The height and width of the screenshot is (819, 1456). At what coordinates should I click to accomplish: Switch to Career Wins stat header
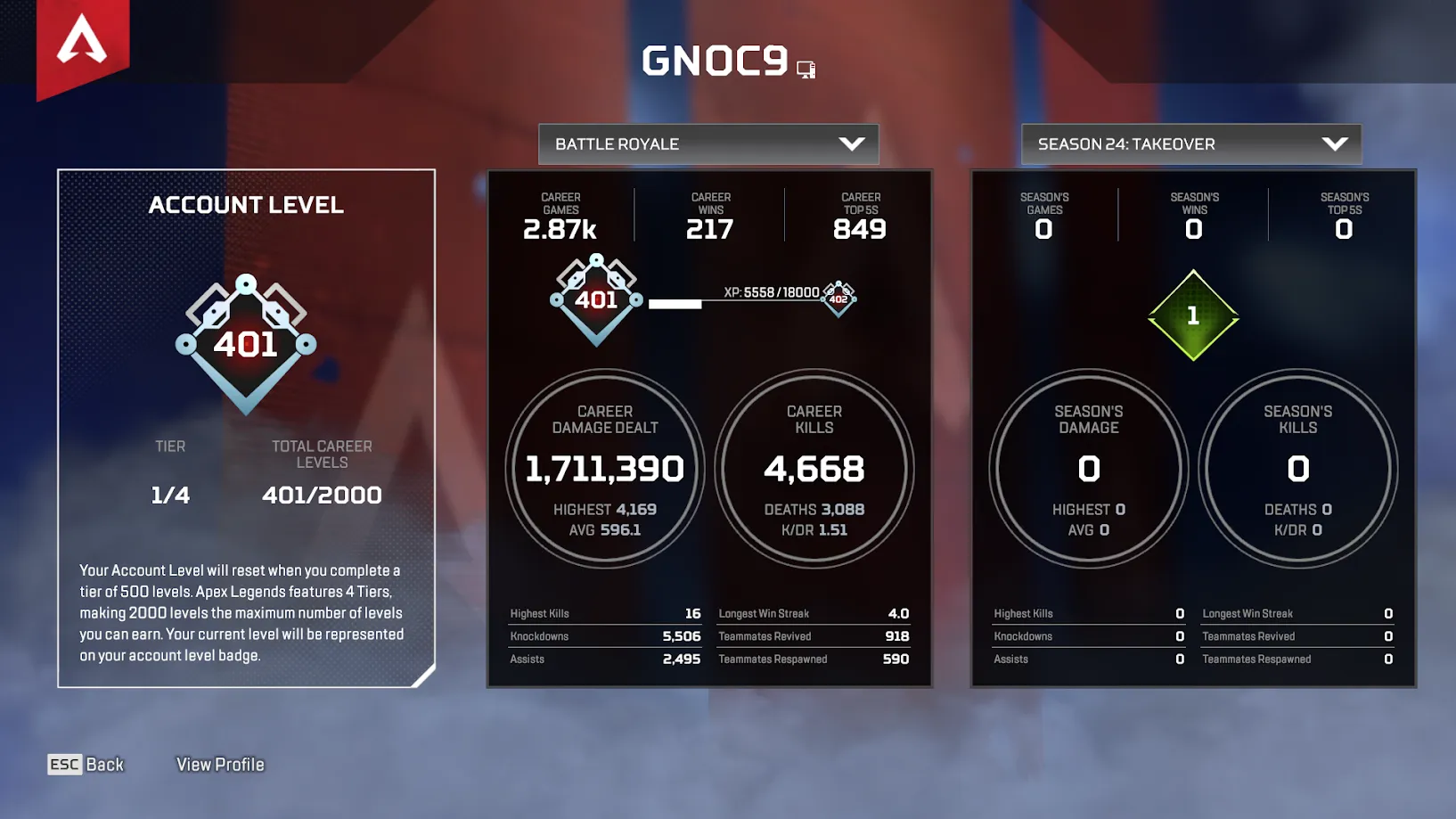[x=709, y=214]
